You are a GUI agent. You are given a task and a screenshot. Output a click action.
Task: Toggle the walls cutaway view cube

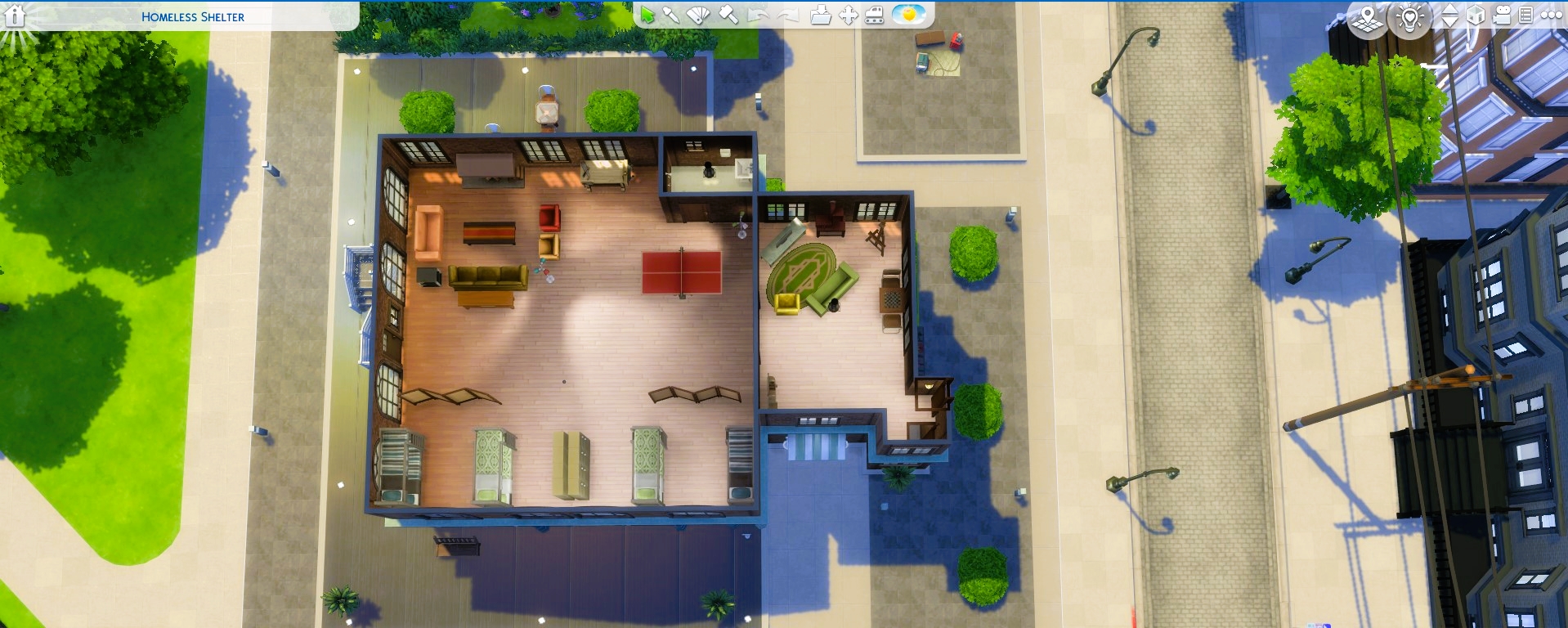1475,14
